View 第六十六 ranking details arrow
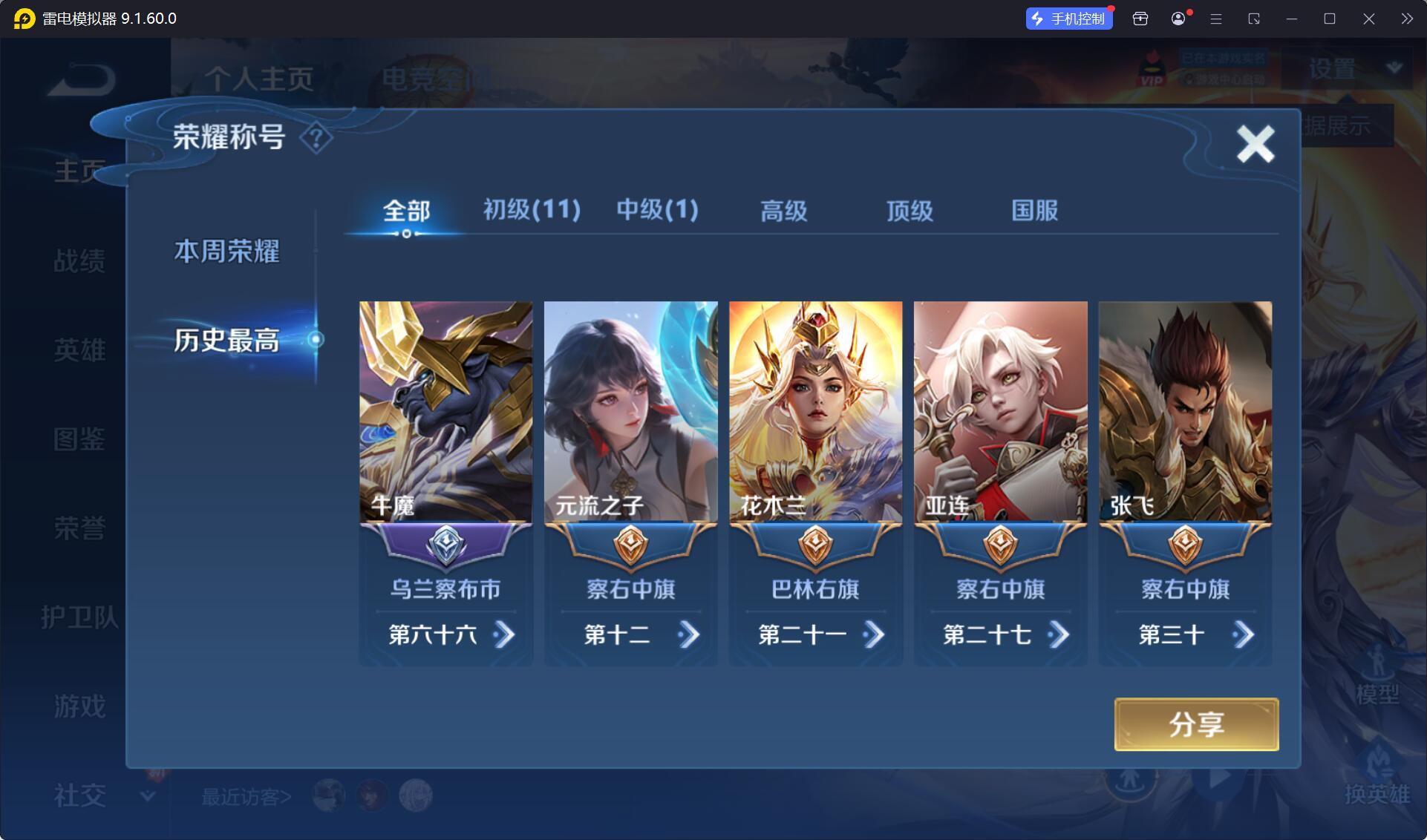1427x840 pixels. point(504,634)
